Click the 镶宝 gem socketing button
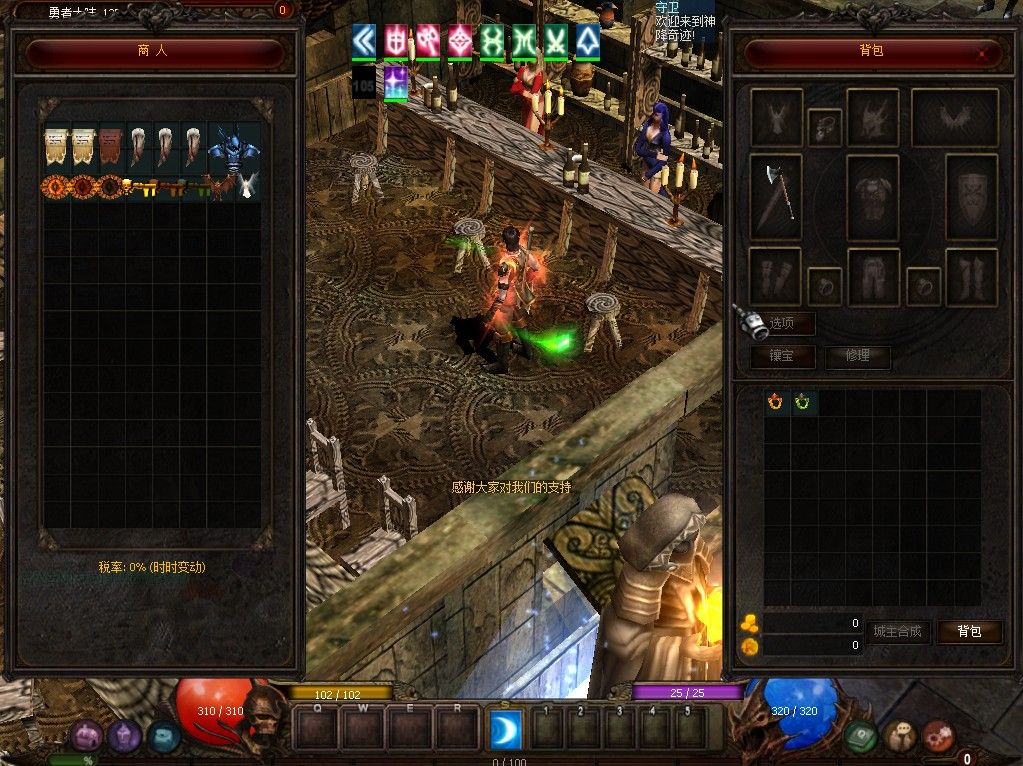Screen dimensions: 1023x766 (x=783, y=356)
